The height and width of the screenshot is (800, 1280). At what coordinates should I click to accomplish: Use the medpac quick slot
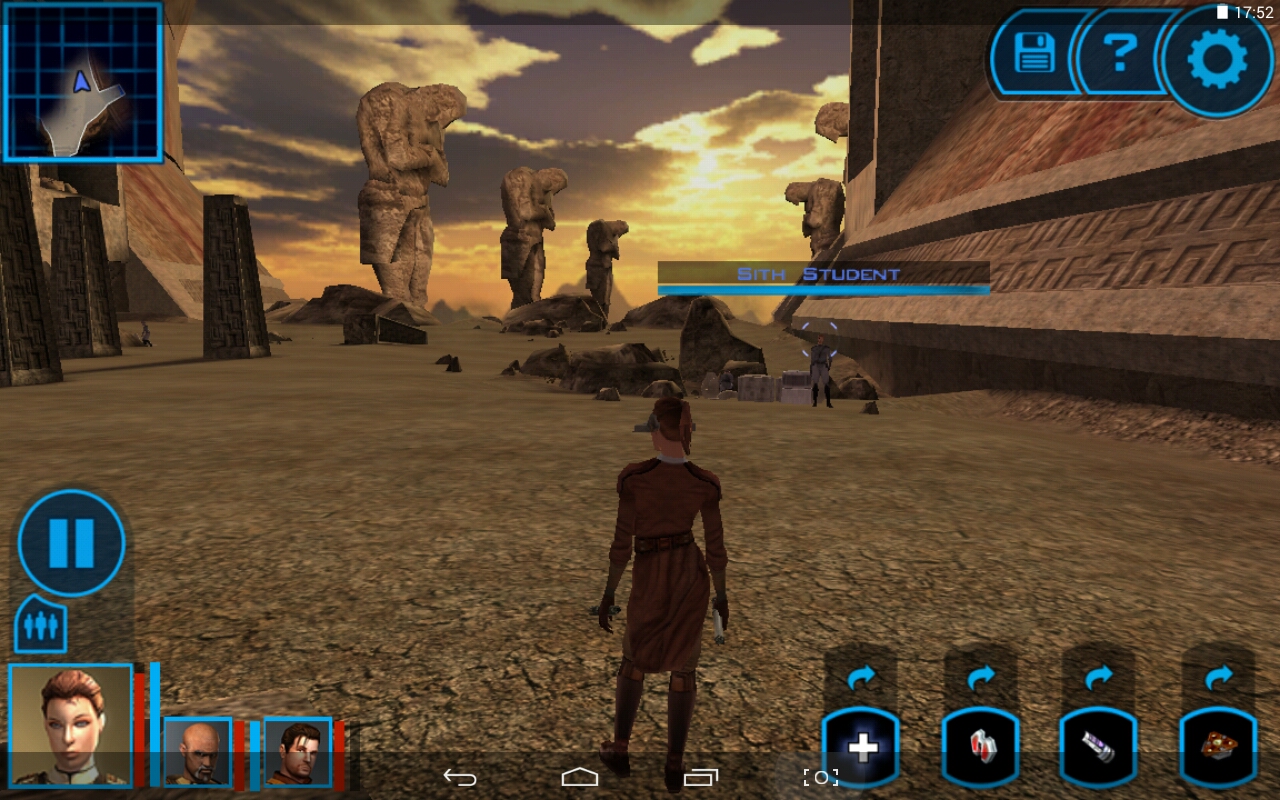tap(980, 745)
